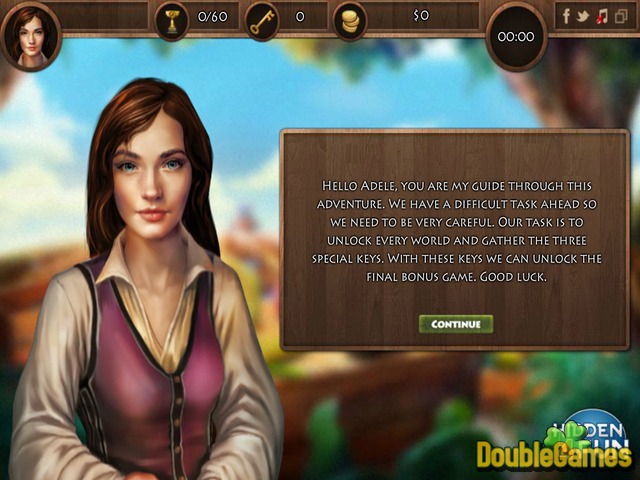
Task: Click the gold coins stack icon
Action: point(349,19)
